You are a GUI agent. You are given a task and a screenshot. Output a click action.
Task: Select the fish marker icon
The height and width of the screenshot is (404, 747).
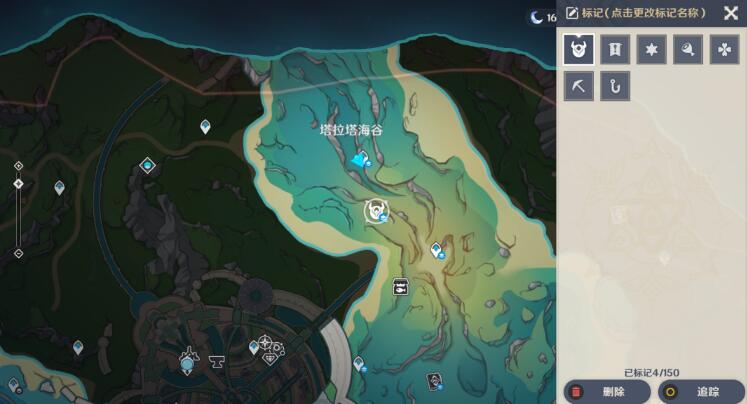(688, 49)
